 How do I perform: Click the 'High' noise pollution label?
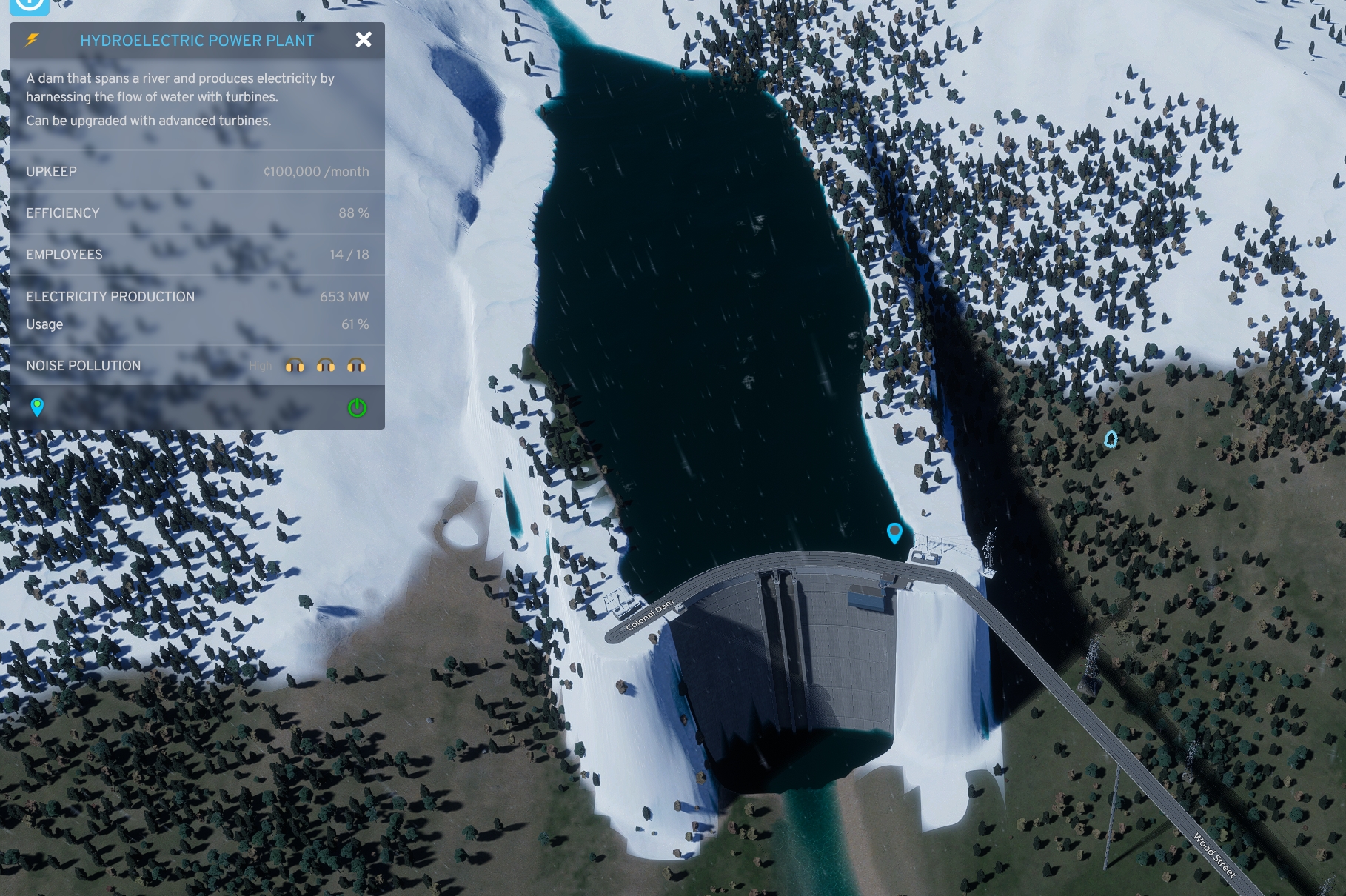261,365
